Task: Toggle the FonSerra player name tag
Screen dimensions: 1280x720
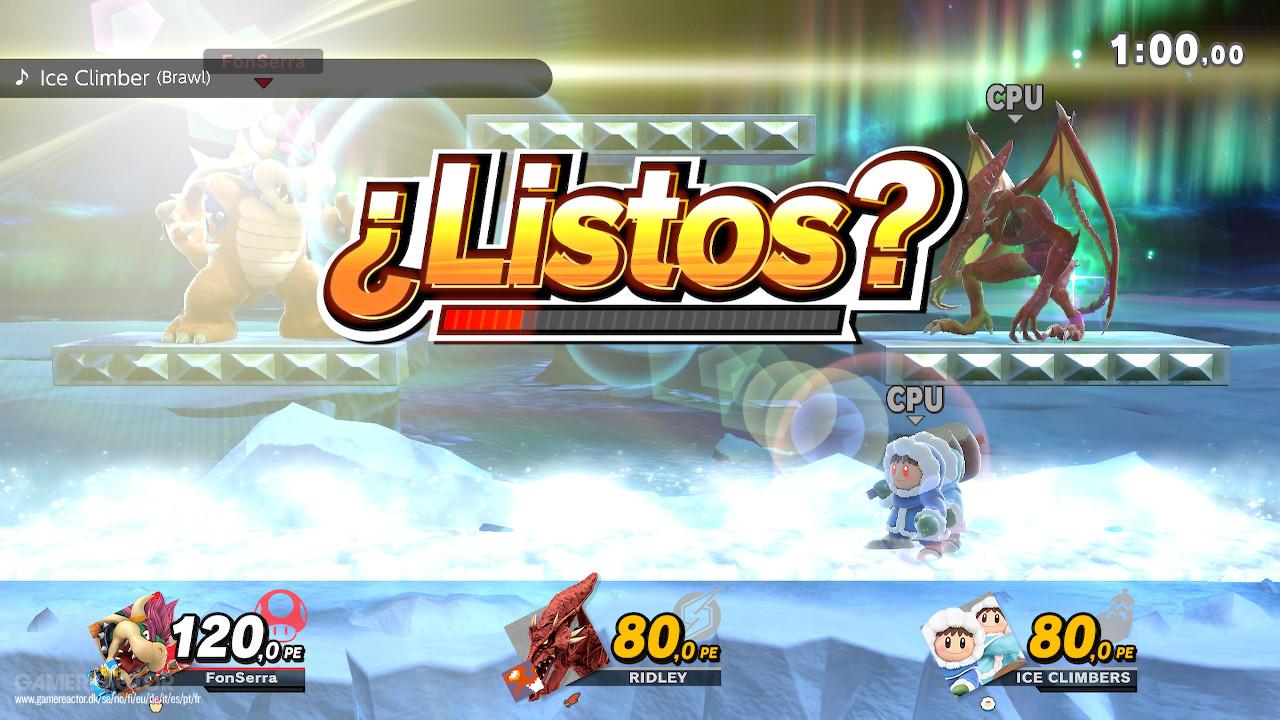Action: point(262,60)
